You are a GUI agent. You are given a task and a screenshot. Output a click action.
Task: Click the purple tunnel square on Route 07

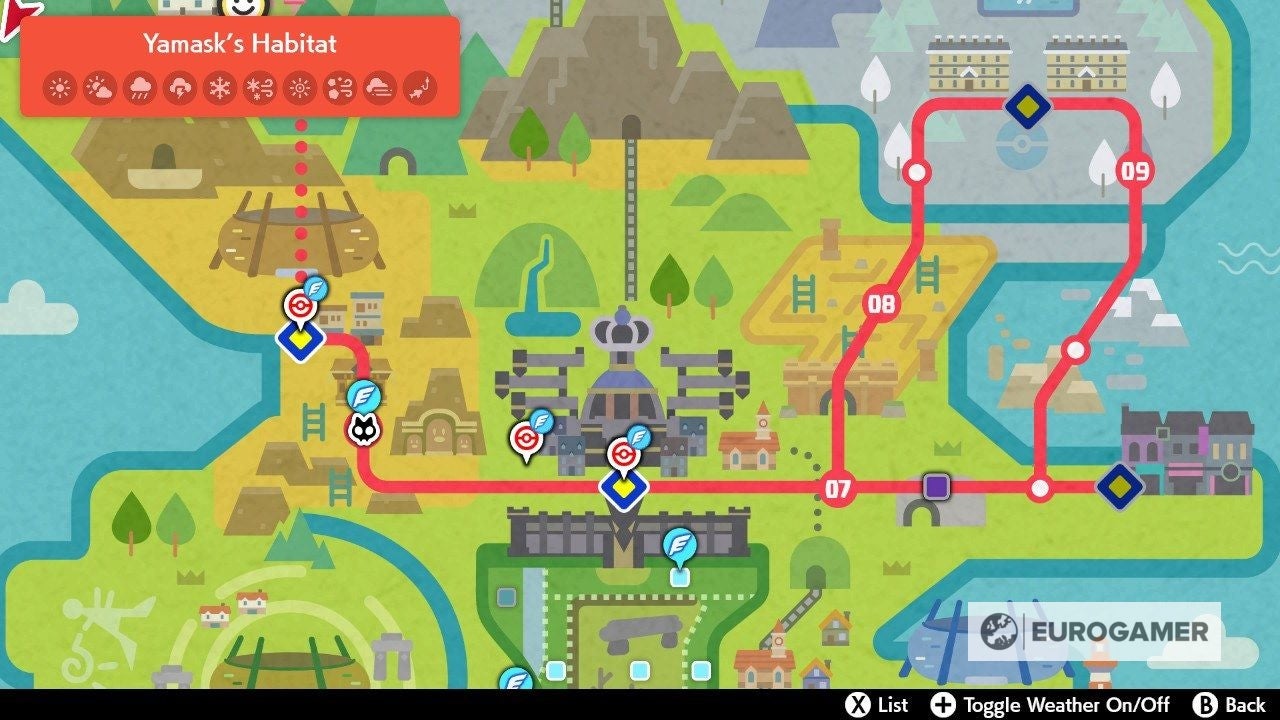click(935, 489)
